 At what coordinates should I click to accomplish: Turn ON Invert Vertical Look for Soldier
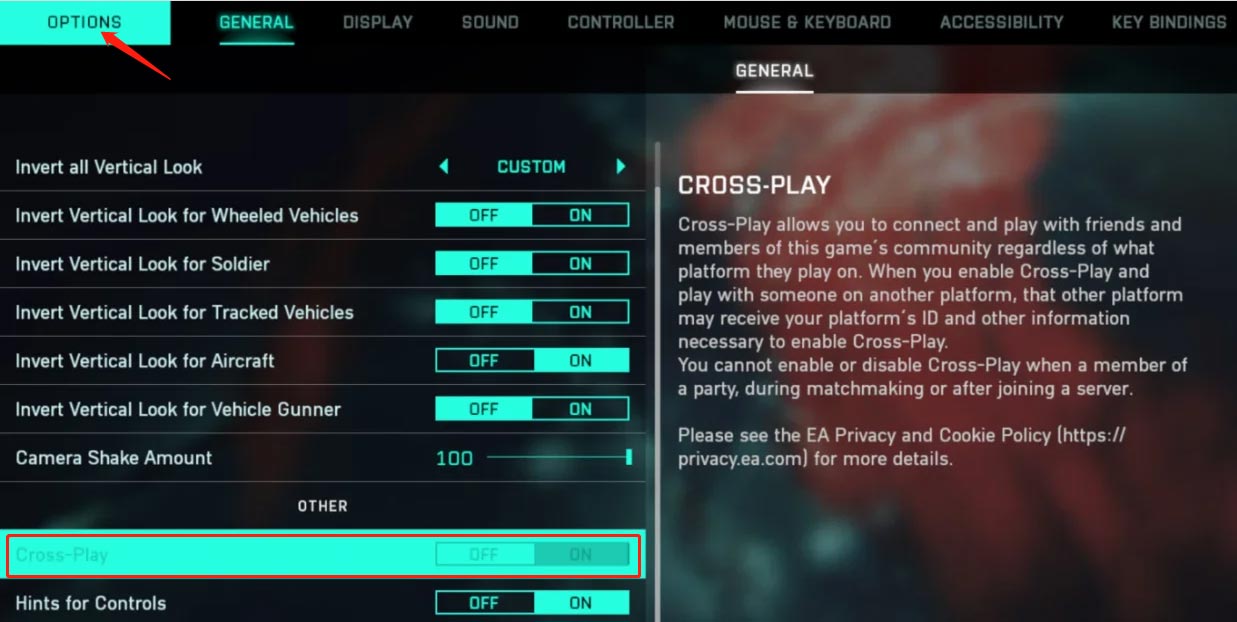(580, 264)
